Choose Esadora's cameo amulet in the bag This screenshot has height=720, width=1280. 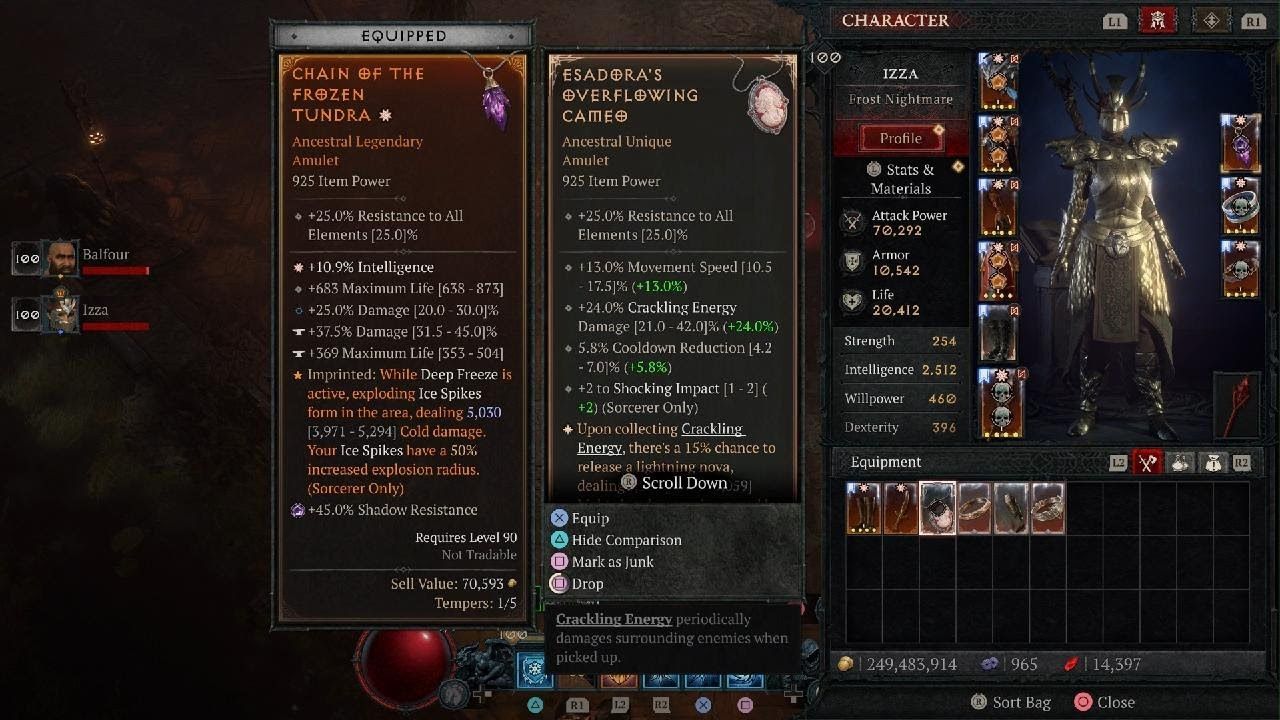click(937, 508)
